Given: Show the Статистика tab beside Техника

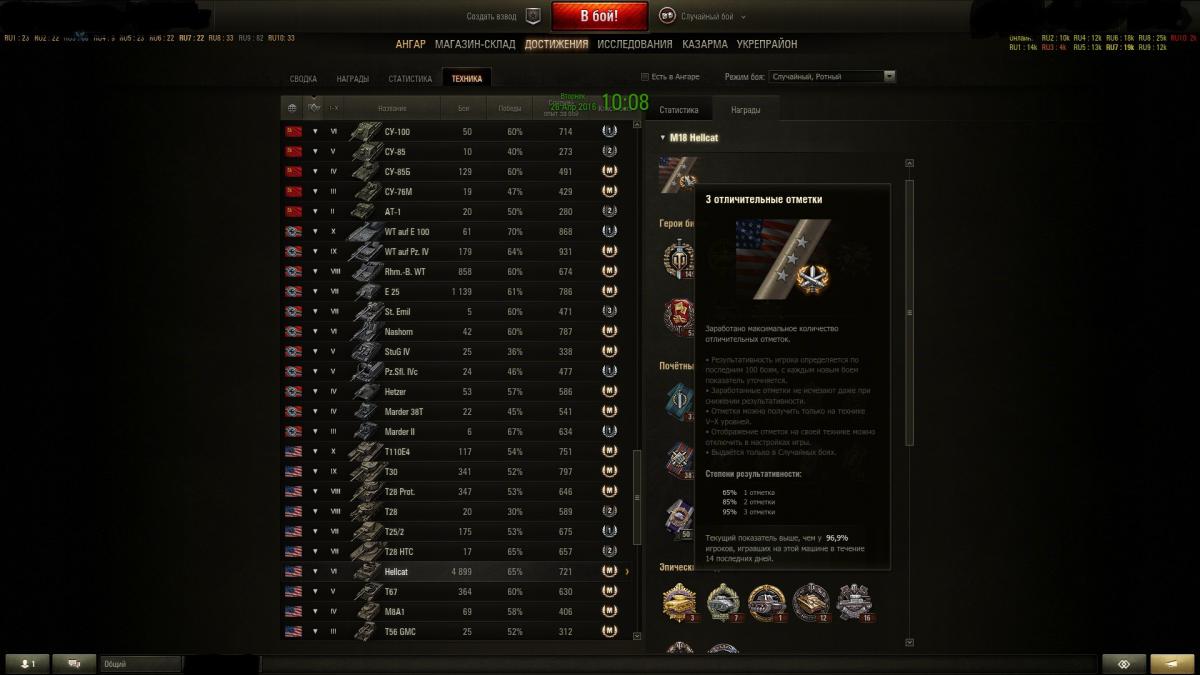Looking at the screenshot, I should pos(410,79).
